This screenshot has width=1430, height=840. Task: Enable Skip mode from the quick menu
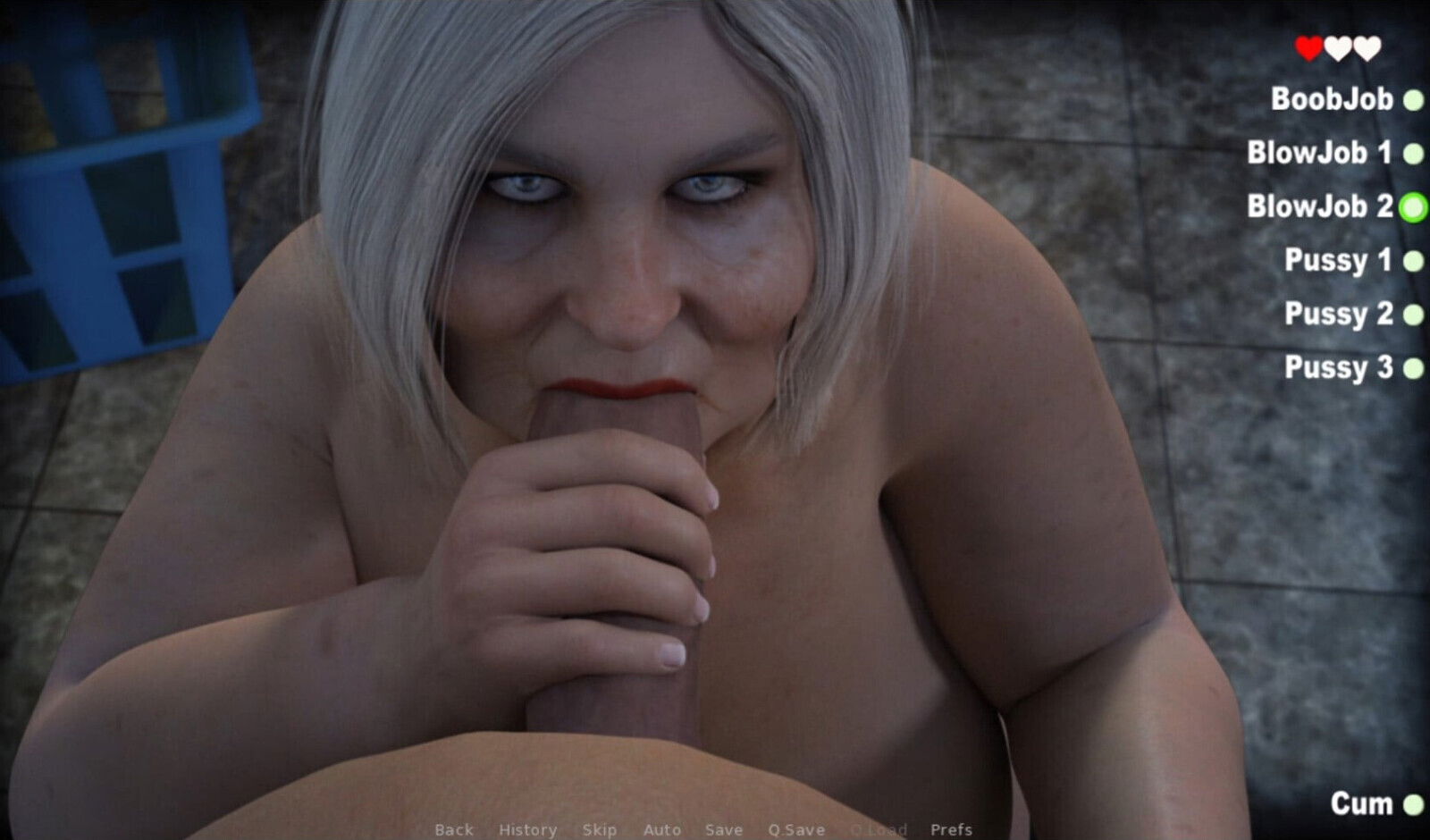(601, 829)
